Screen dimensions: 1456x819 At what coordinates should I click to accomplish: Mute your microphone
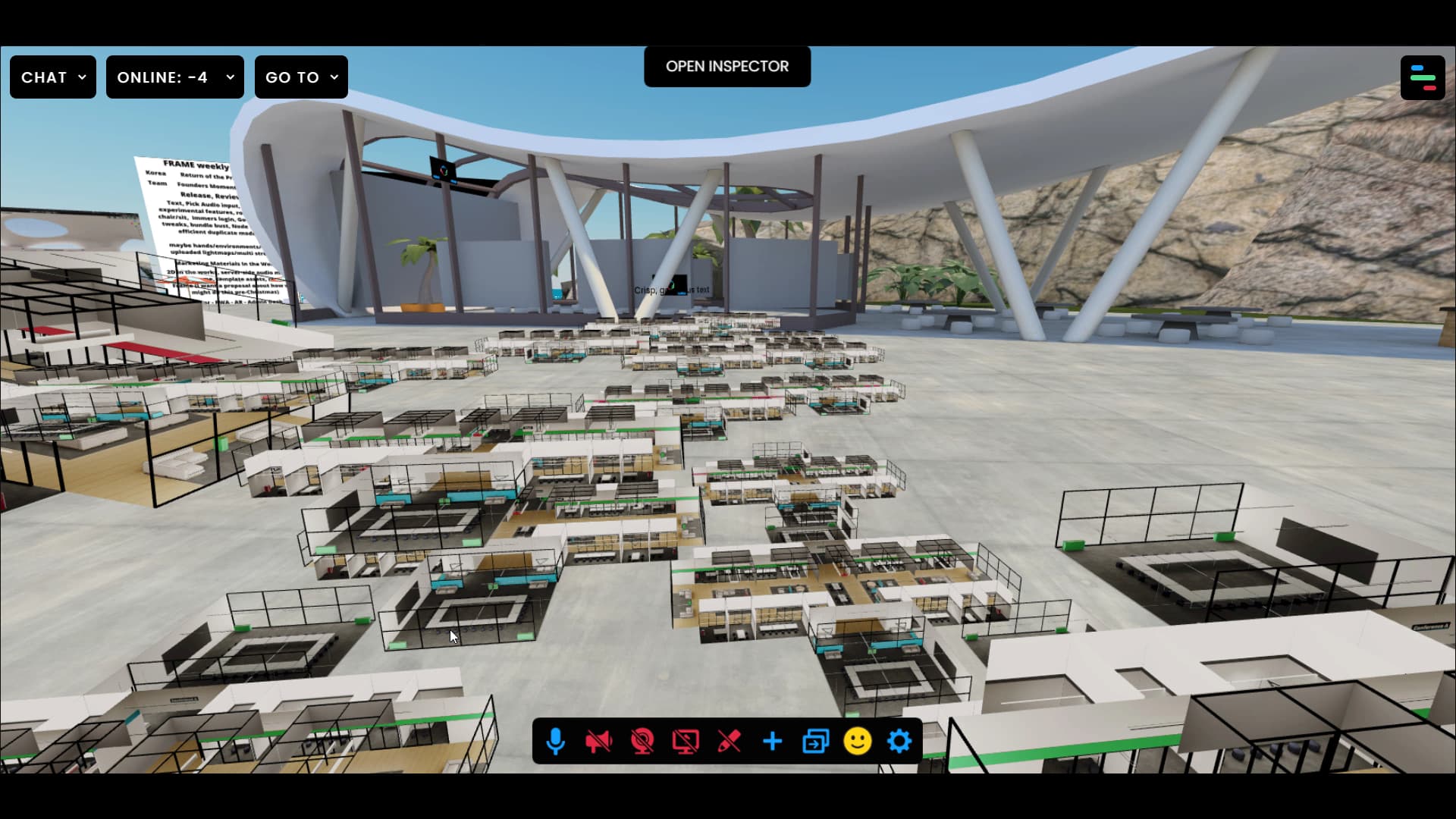556,741
